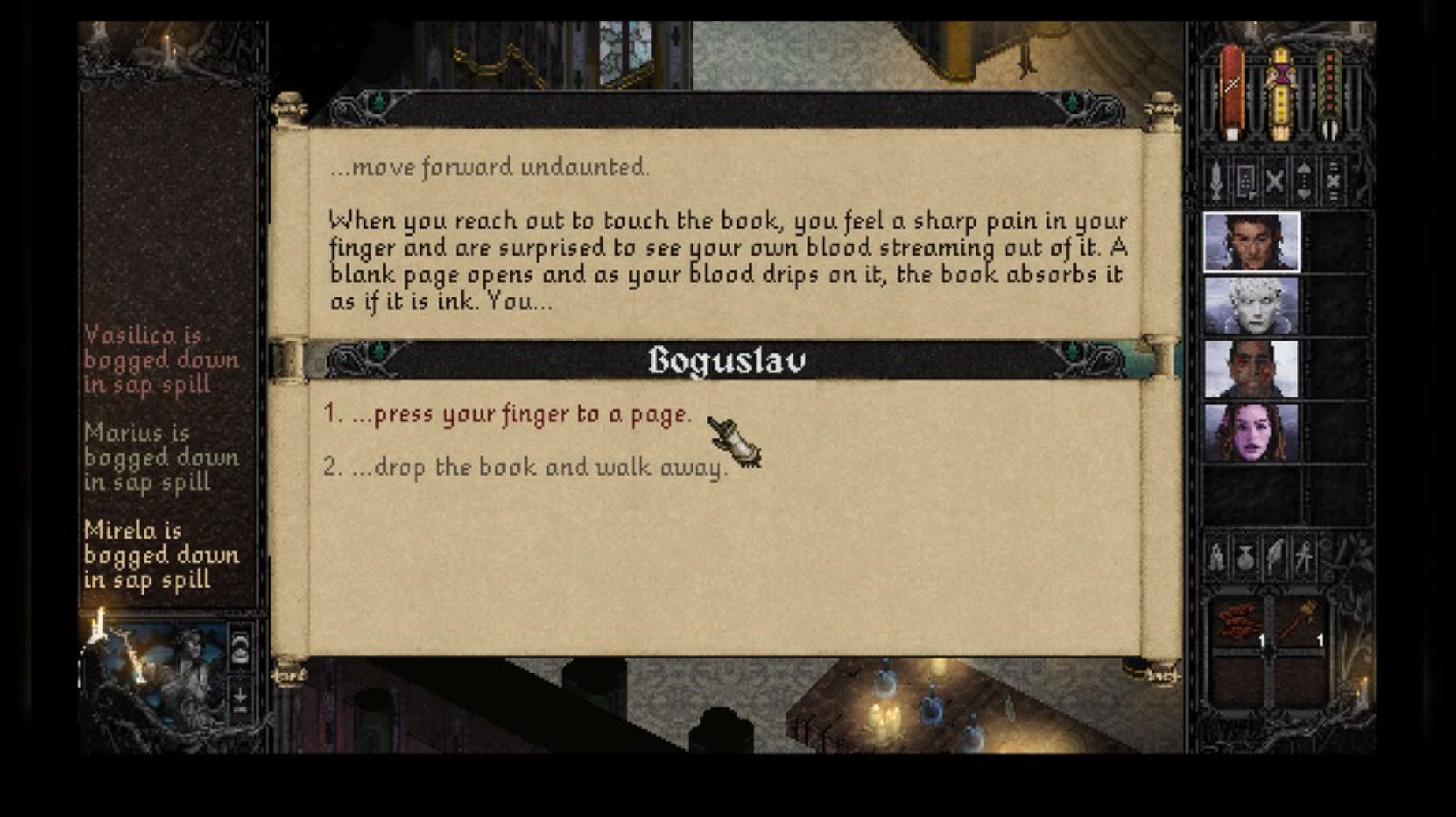Click the downward arrow button by statue
The height and width of the screenshot is (817, 1456).
(x=240, y=699)
